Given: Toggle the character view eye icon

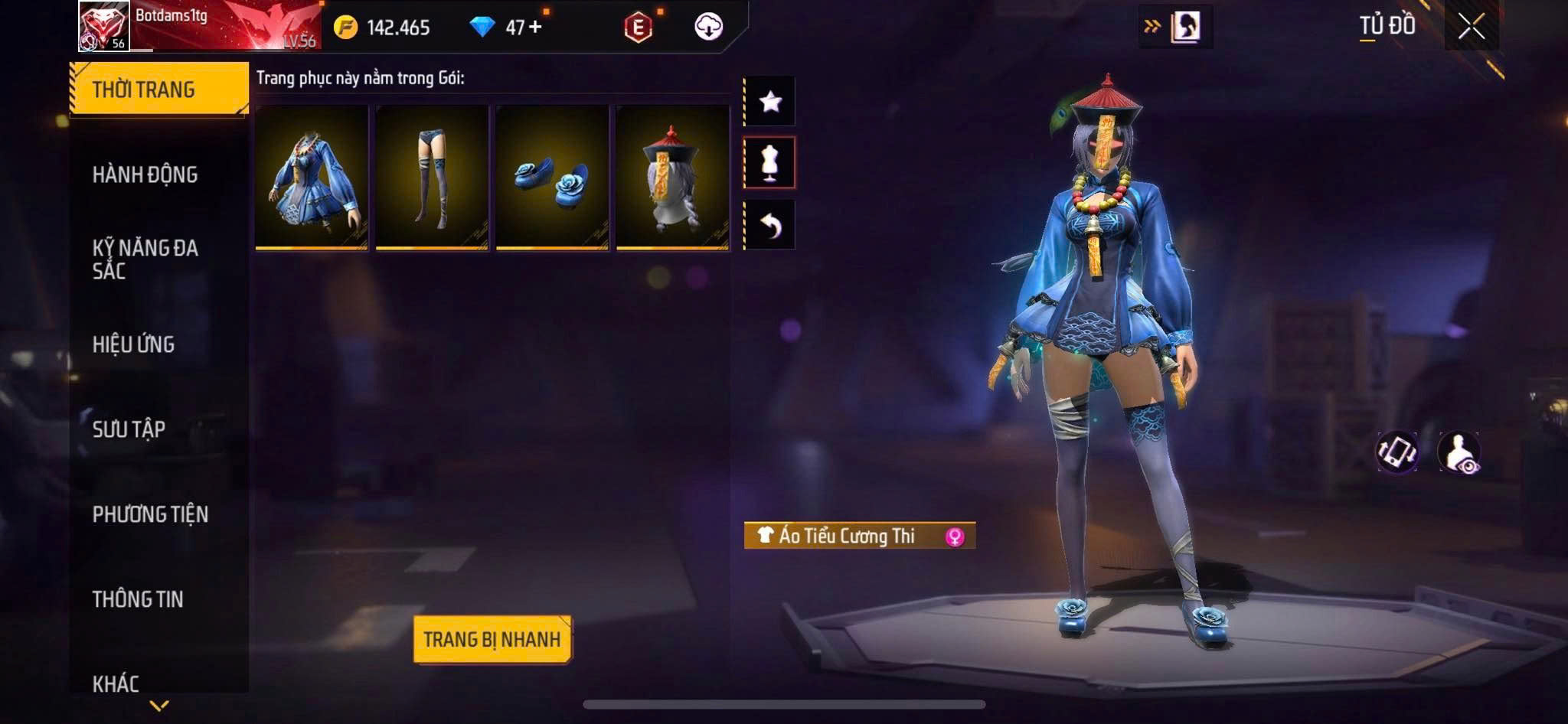Looking at the screenshot, I should [1459, 452].
